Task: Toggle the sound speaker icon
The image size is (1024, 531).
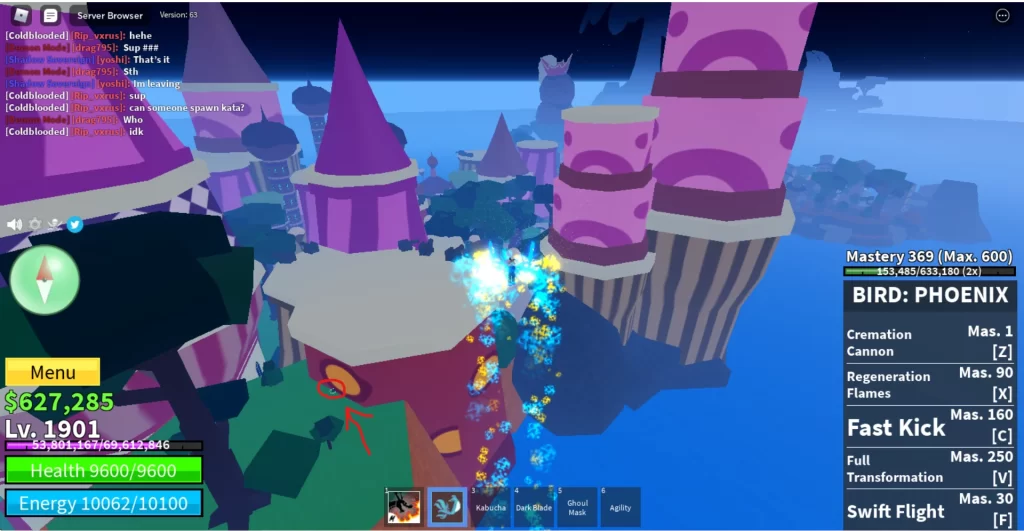Action: 14,224
